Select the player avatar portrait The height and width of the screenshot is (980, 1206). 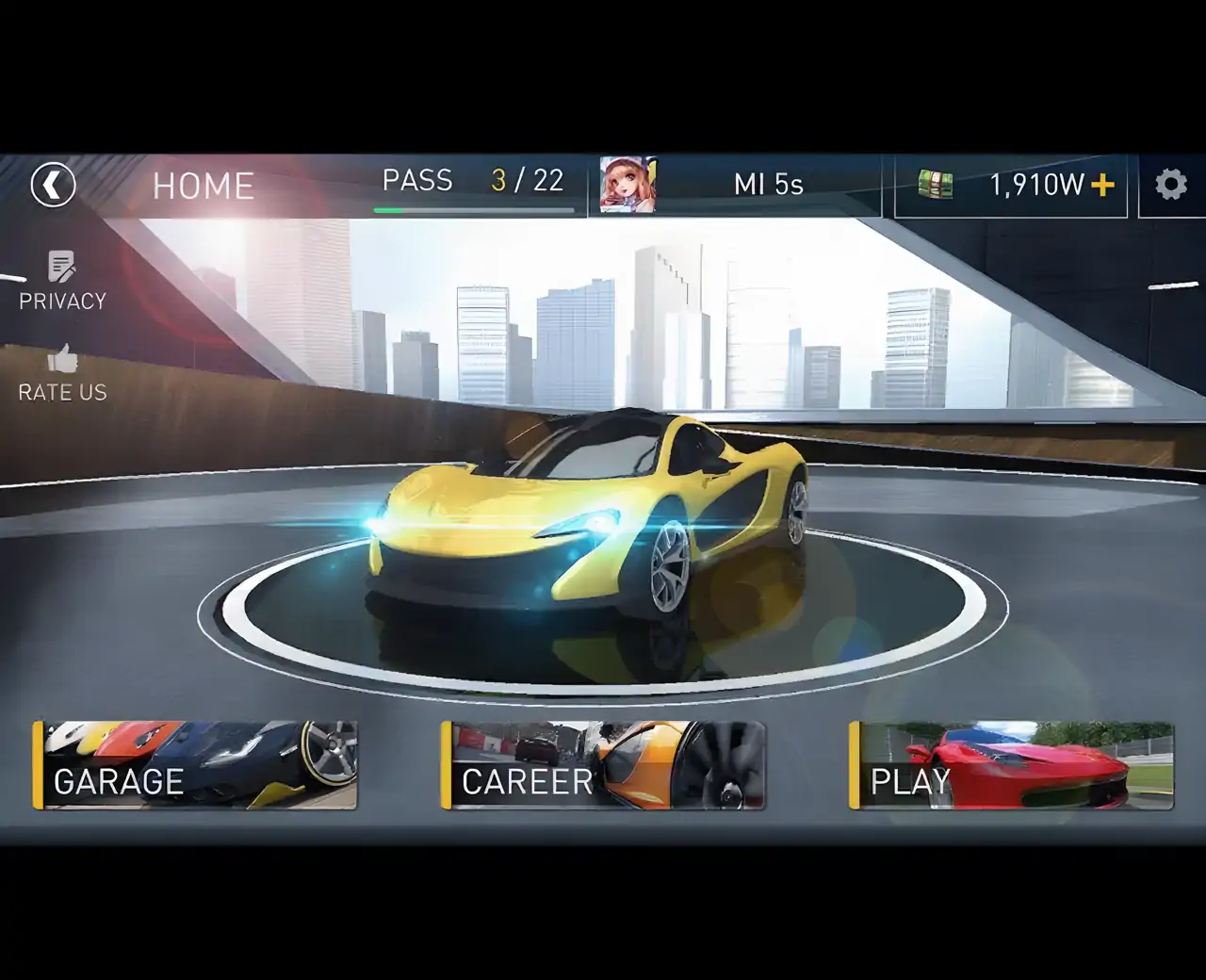click(627, 185)
